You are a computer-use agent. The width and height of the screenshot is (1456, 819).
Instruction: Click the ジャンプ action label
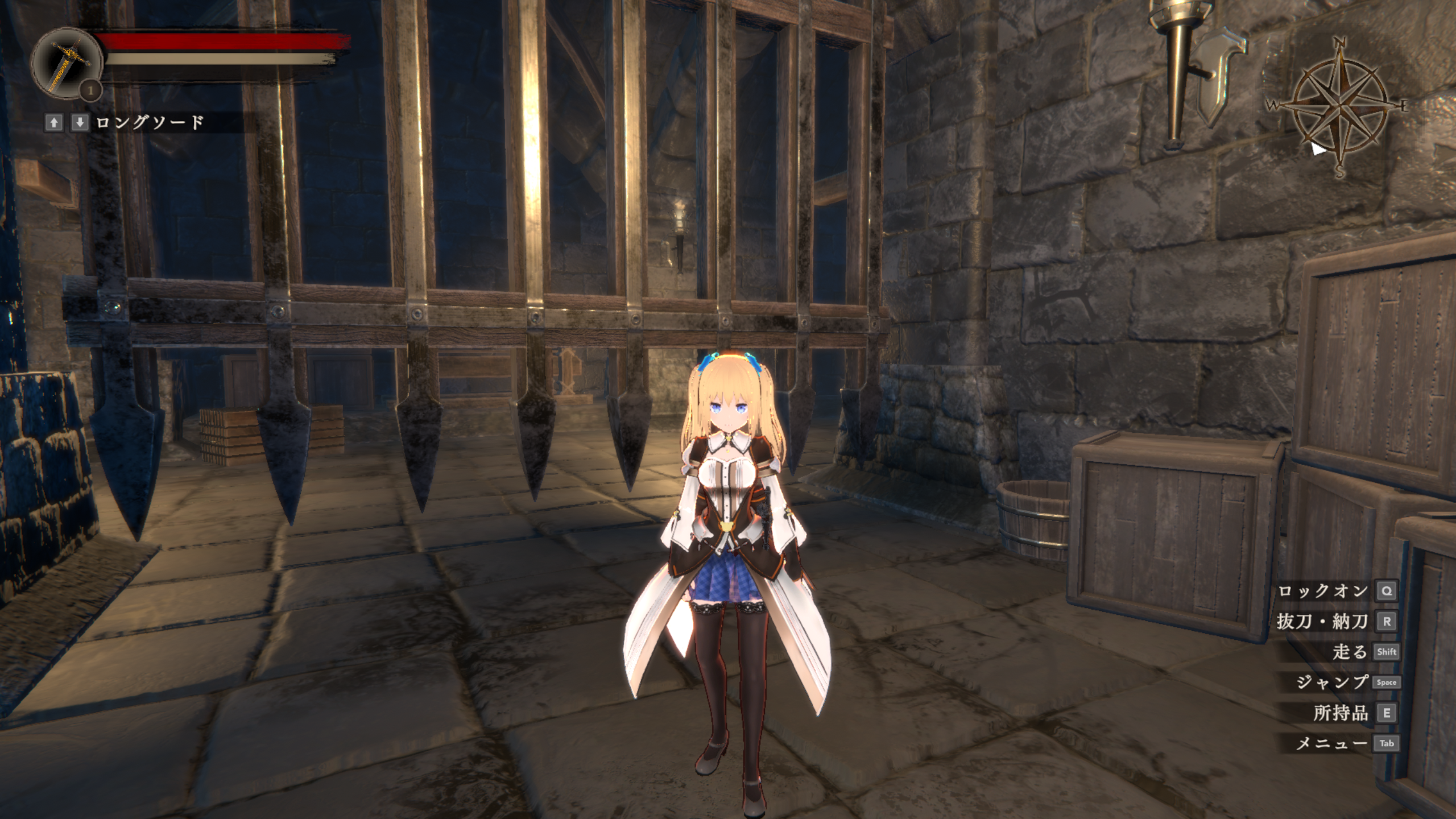(x=1333, y=683)
